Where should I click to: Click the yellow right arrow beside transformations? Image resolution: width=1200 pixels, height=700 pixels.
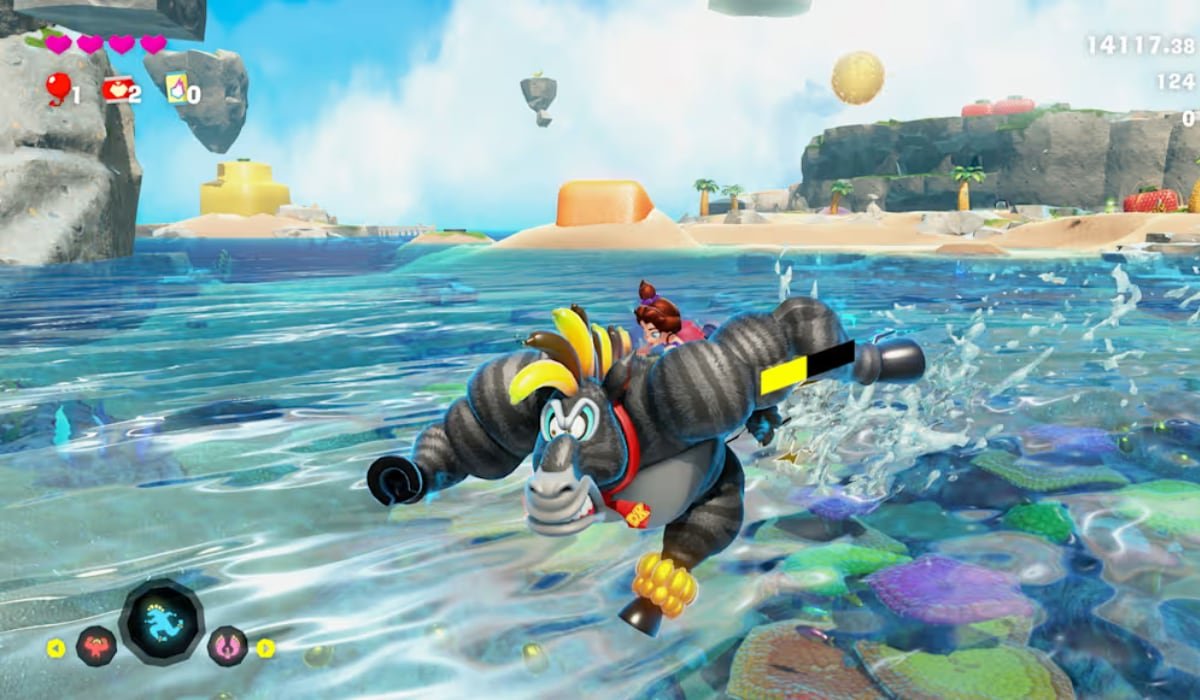click(x=265, y=648)
